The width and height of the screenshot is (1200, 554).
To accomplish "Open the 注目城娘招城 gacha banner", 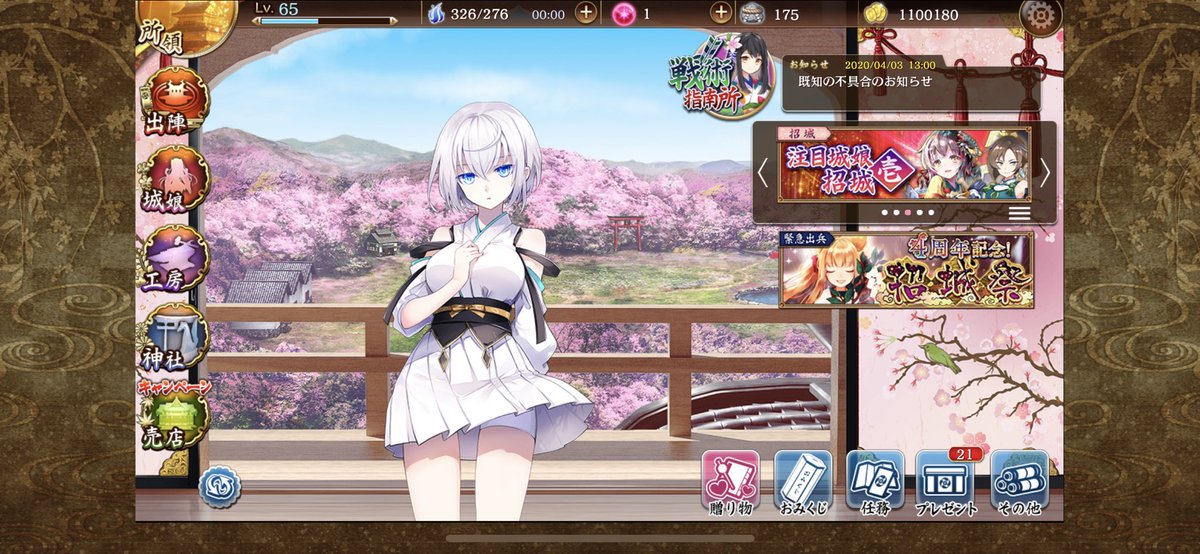I will 904,166.
